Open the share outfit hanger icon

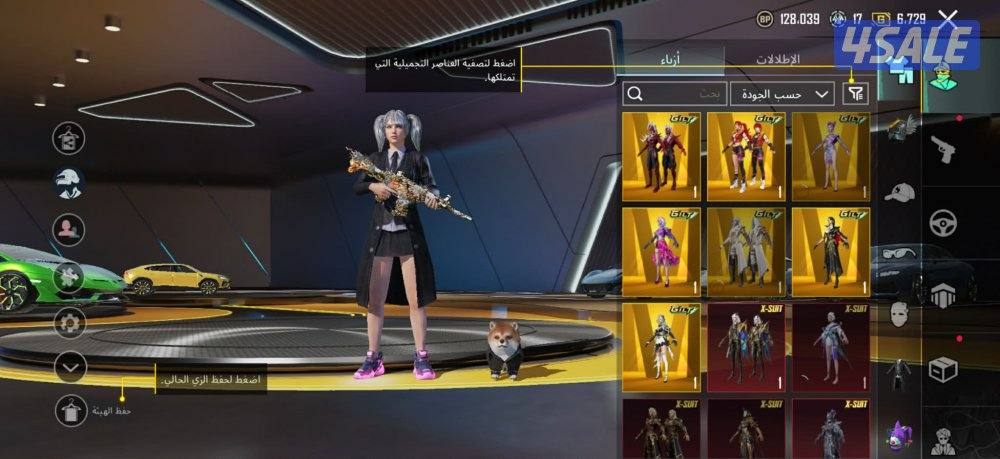pyautogui.click(x=70, y=138)
